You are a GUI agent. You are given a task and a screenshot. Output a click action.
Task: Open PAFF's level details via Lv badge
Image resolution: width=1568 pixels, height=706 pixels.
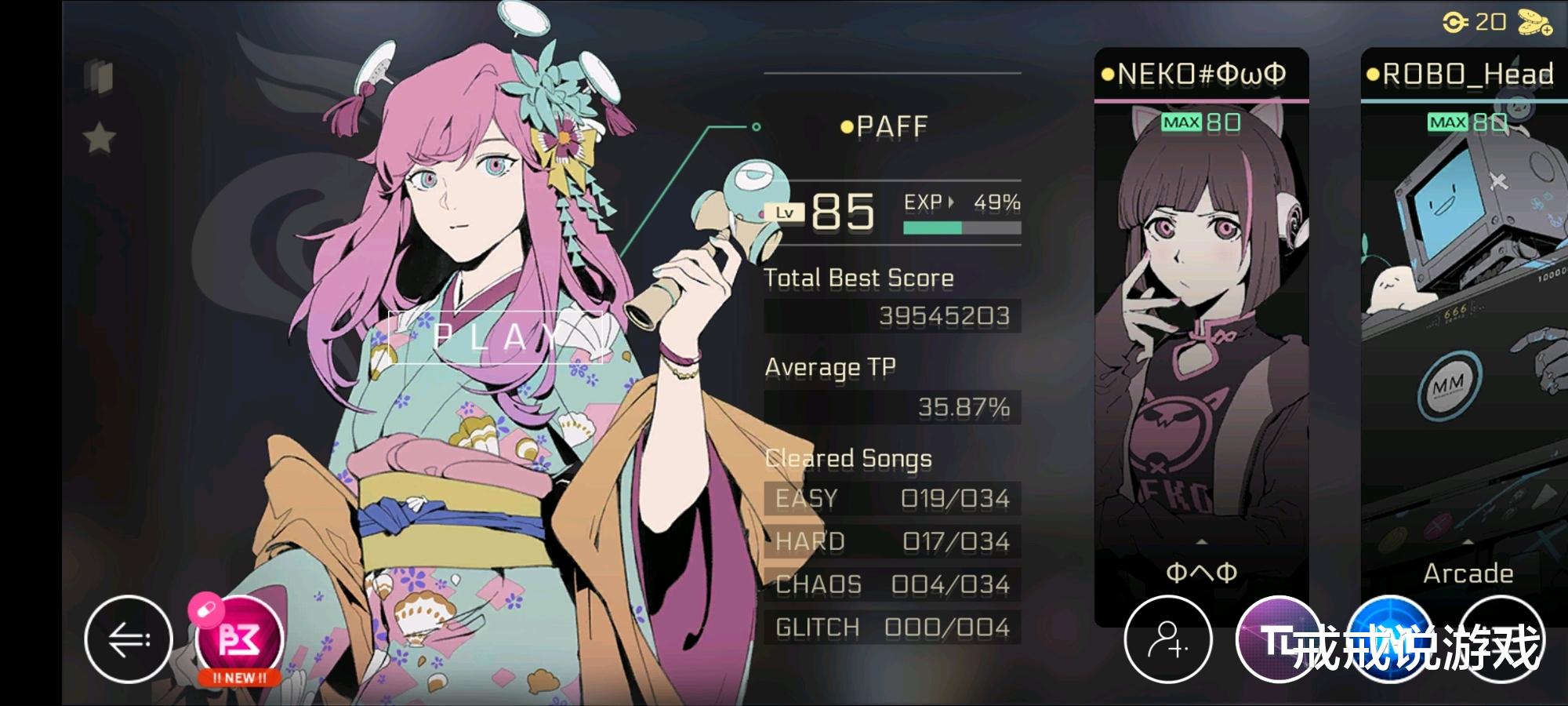coord(786,213)
